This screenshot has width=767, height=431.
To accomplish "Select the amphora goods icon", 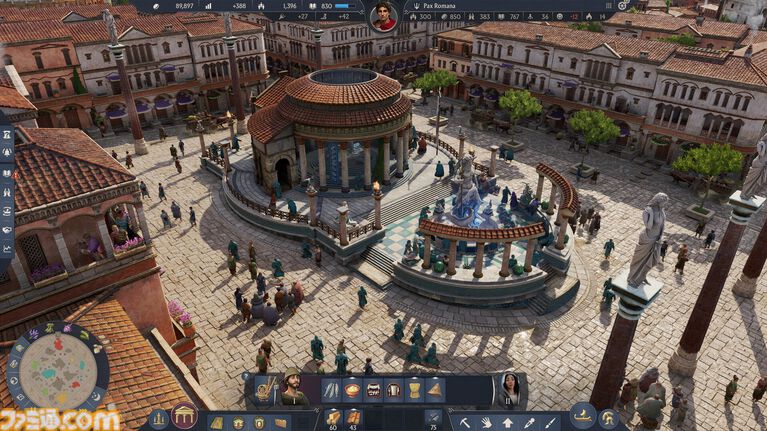I will click(414, 389).
